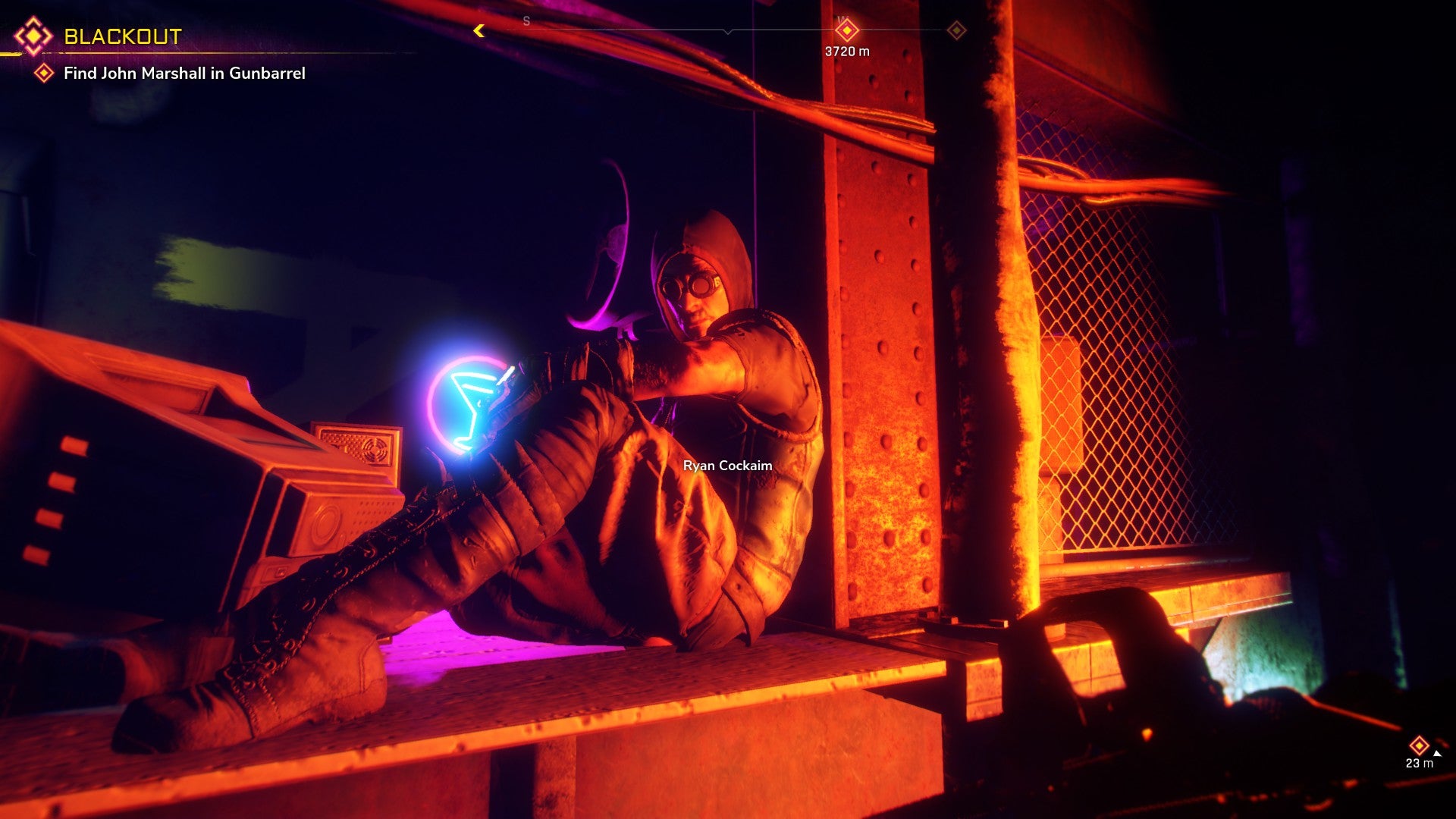This screenshot has height=819, width=1456.
Task: Select the Blackout mission title icon
Action: pyautogui.click(x=33, y=36)
